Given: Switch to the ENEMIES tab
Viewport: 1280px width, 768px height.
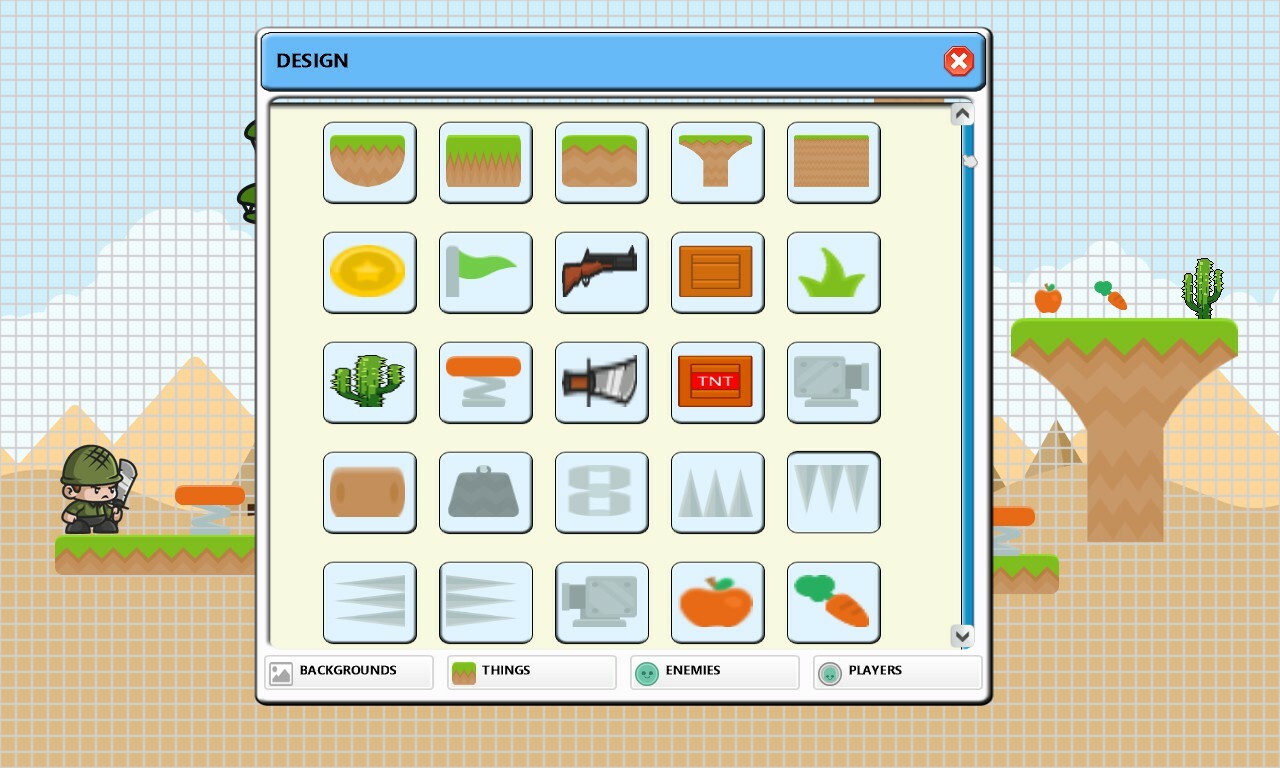Looking at the screenshot, I should click(x=713, y=671).
